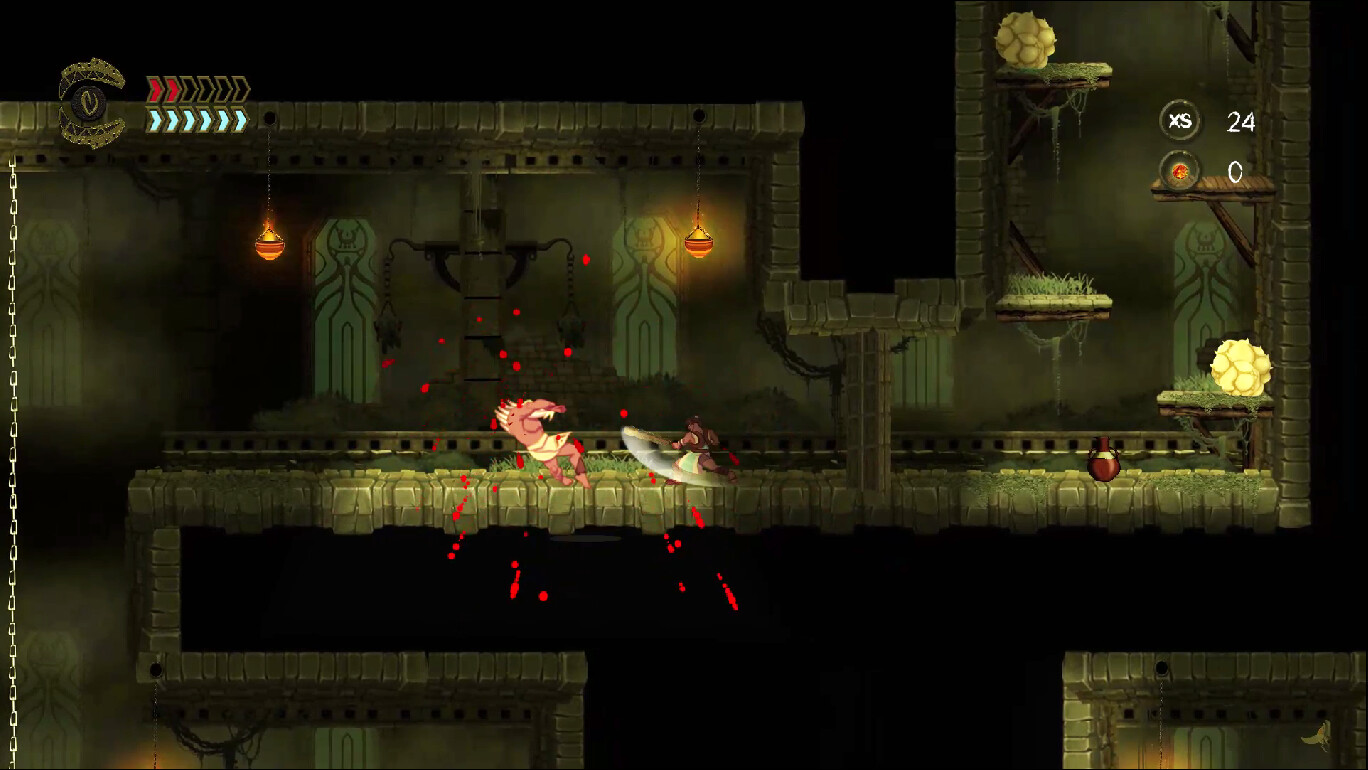The image size is (1368, 770).
Task: Click the chevron row beside the emblem
Action: 195,105
